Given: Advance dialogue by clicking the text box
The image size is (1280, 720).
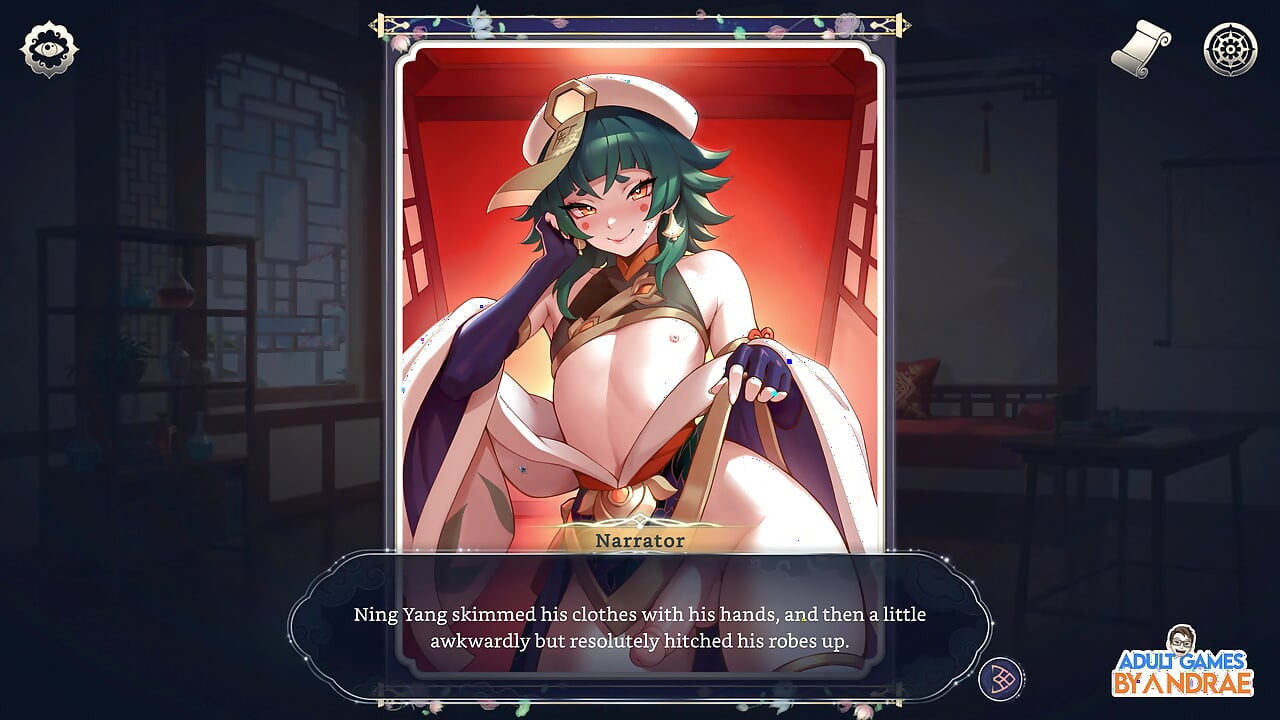Looking at the screenshot, I should tap(637, 625).
